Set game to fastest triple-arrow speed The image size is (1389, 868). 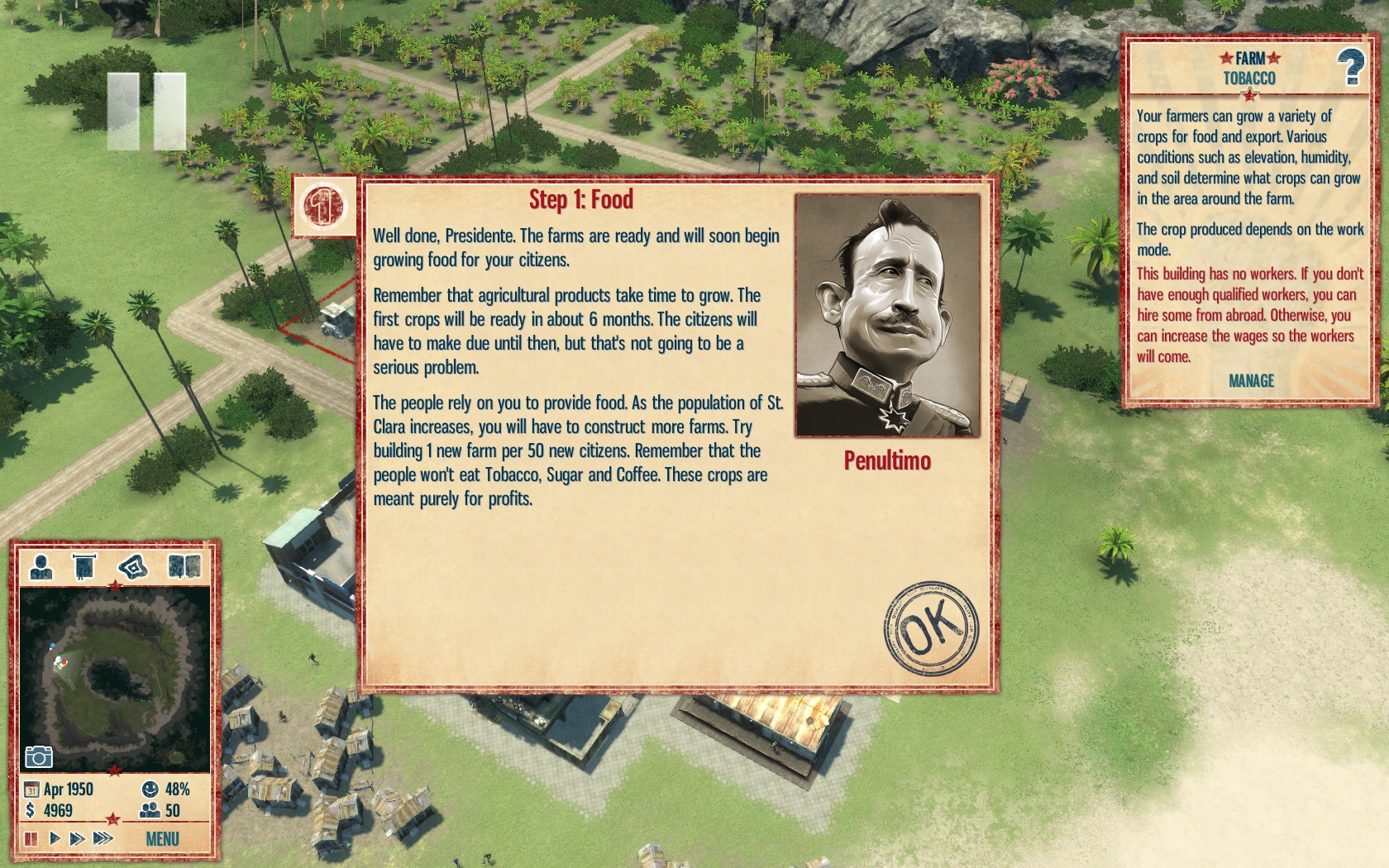tap(103, 839)
